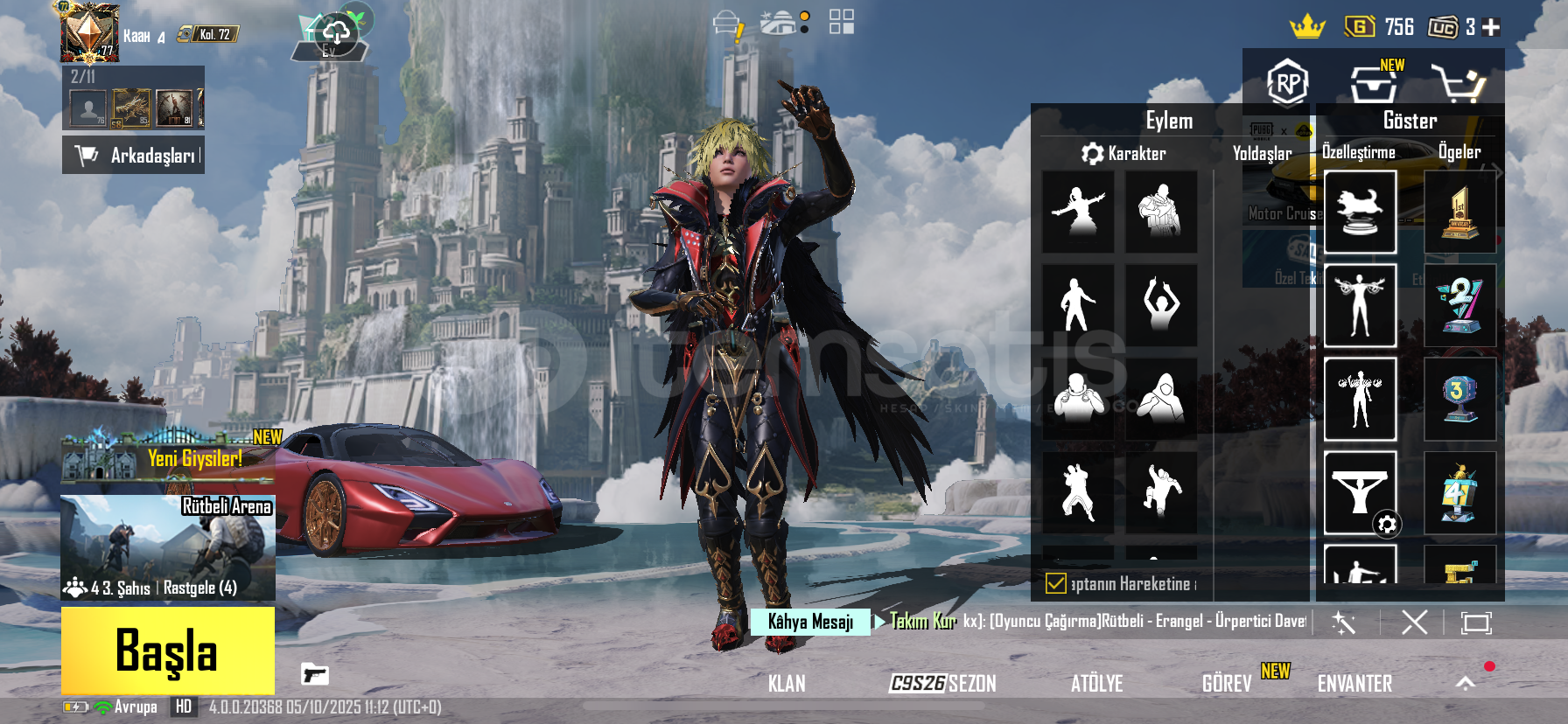Open the GÖREV missions menu

tap(1227, 684)
